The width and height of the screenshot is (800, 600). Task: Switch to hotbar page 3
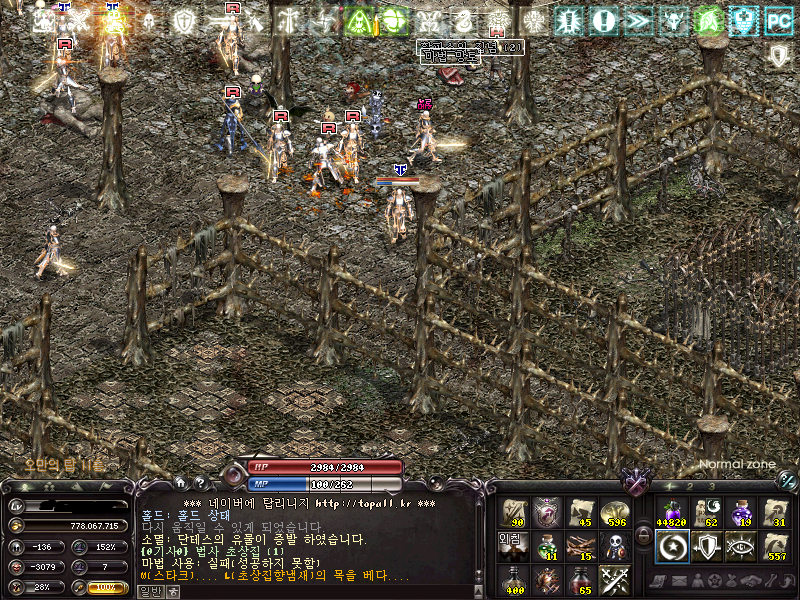pyautogui.click(x=711, y=487)
